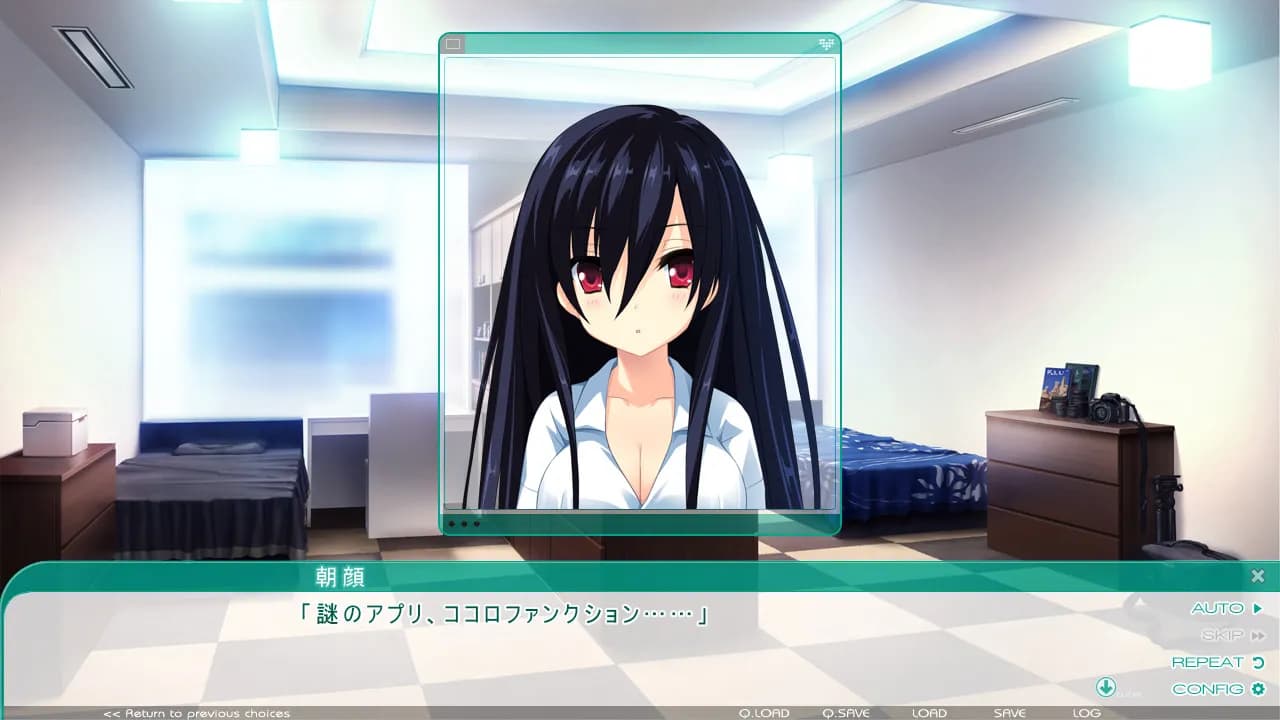Click the pixel heart icon on the portrait window

click(827, 43)
